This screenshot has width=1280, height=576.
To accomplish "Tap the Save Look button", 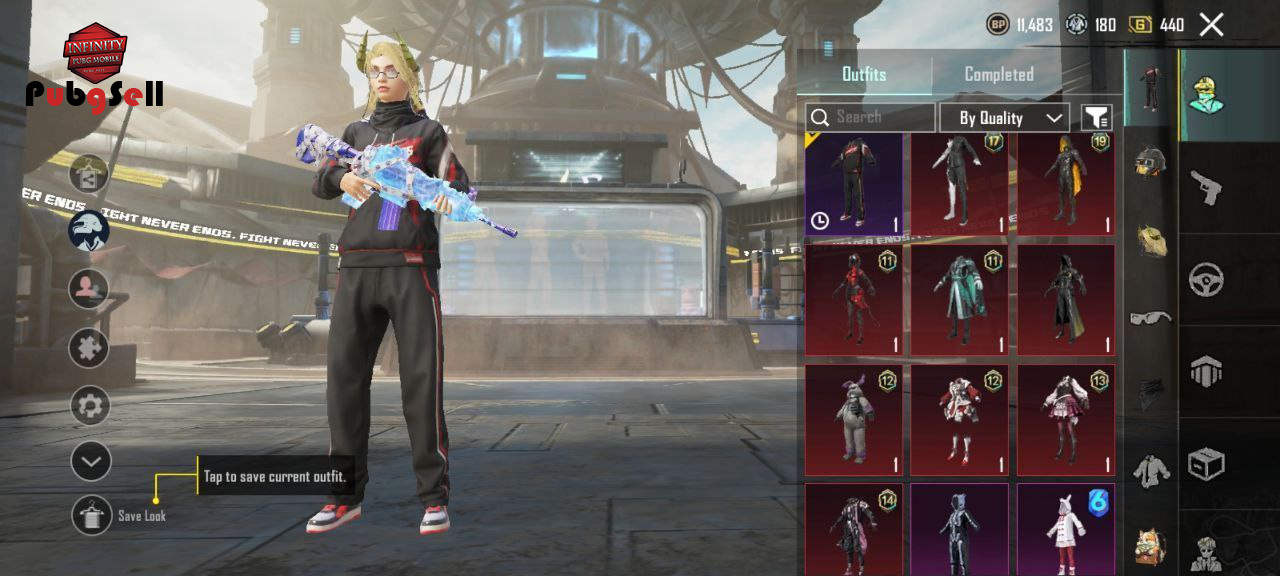I will (92, 515).
